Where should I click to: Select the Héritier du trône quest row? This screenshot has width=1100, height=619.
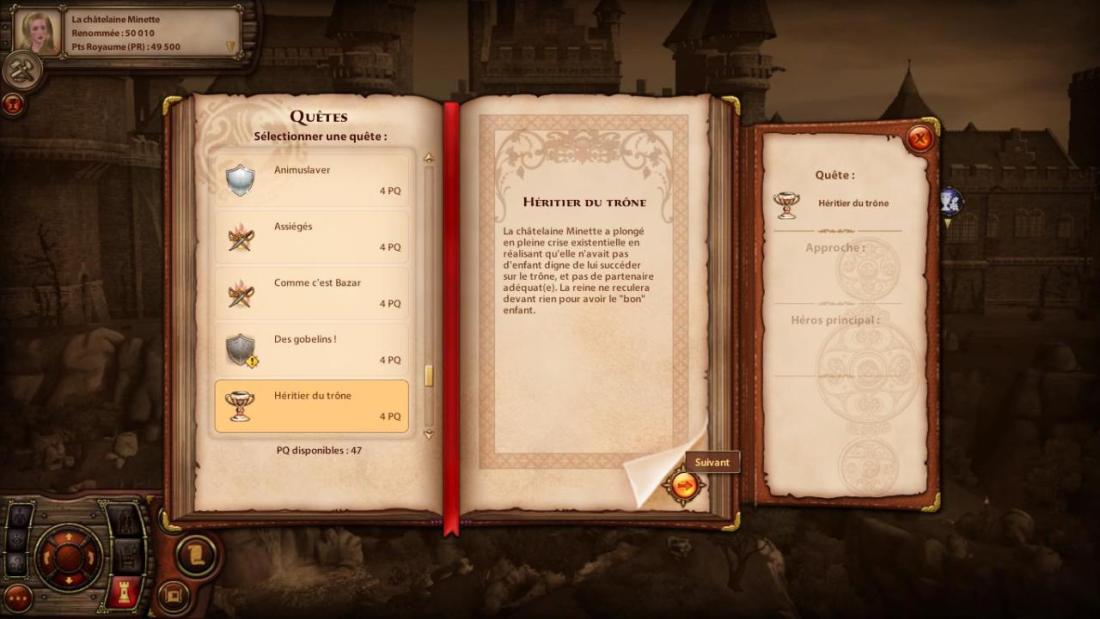tap(312, 406)
